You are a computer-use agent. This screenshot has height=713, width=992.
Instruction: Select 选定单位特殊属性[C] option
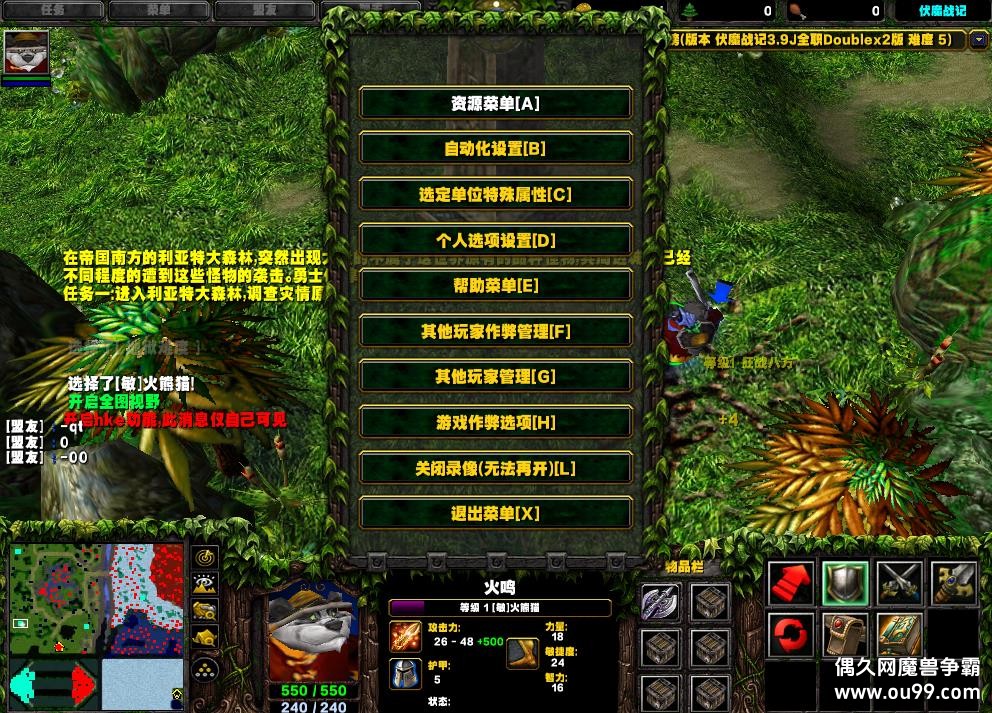(x=495, y=194)
